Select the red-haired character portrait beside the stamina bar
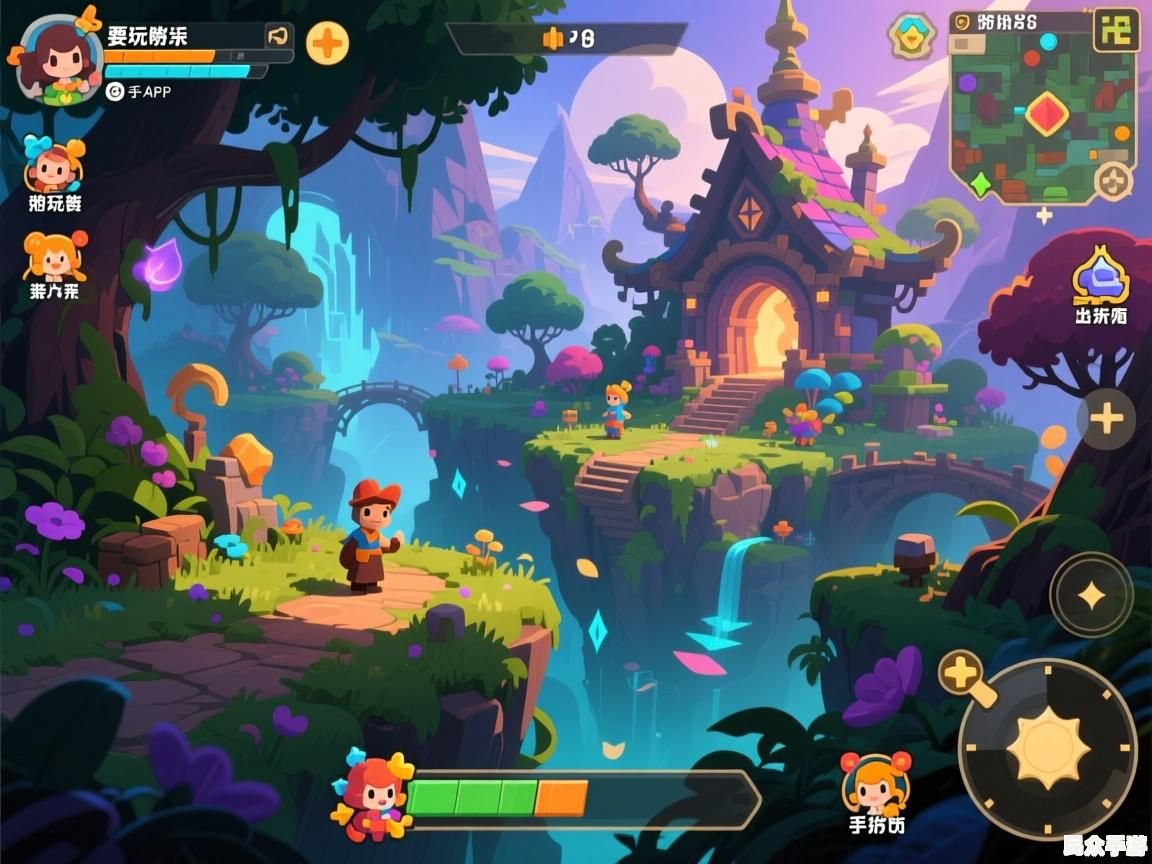The height and width of the screenshot is (864, 1152). click(373, 795)
